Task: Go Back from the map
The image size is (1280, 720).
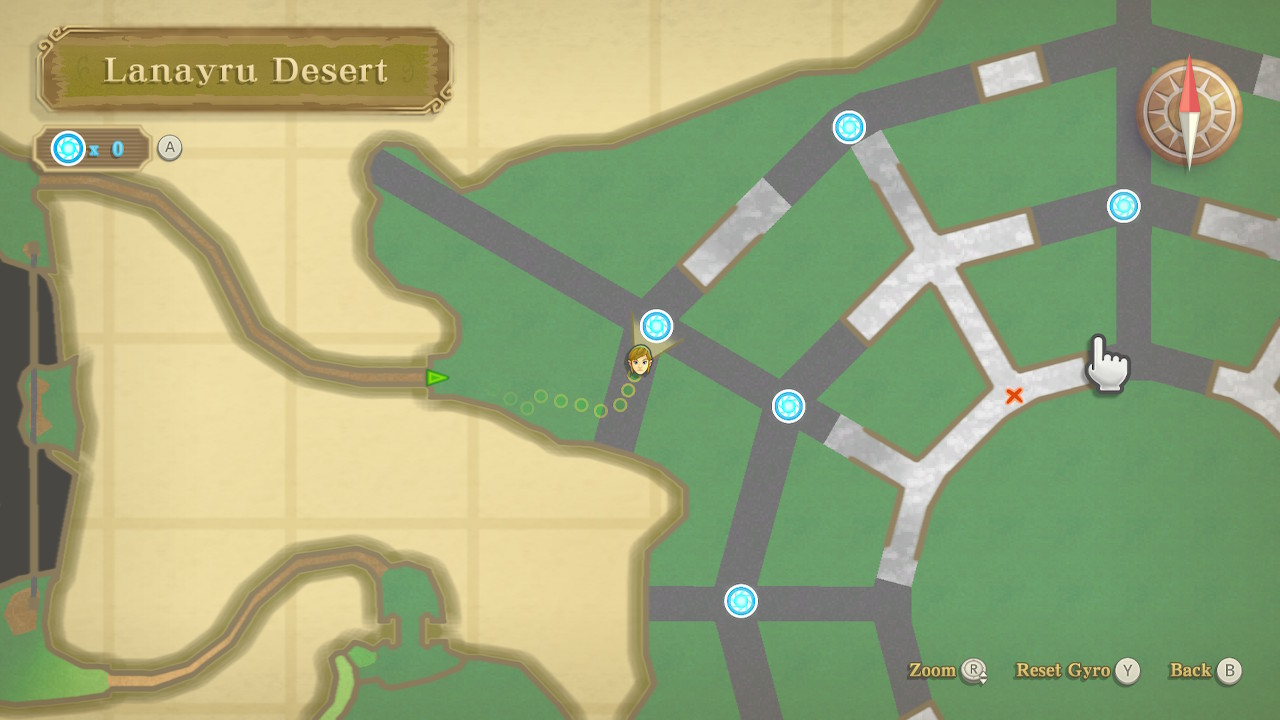Action: click(x=1204, y=671)
